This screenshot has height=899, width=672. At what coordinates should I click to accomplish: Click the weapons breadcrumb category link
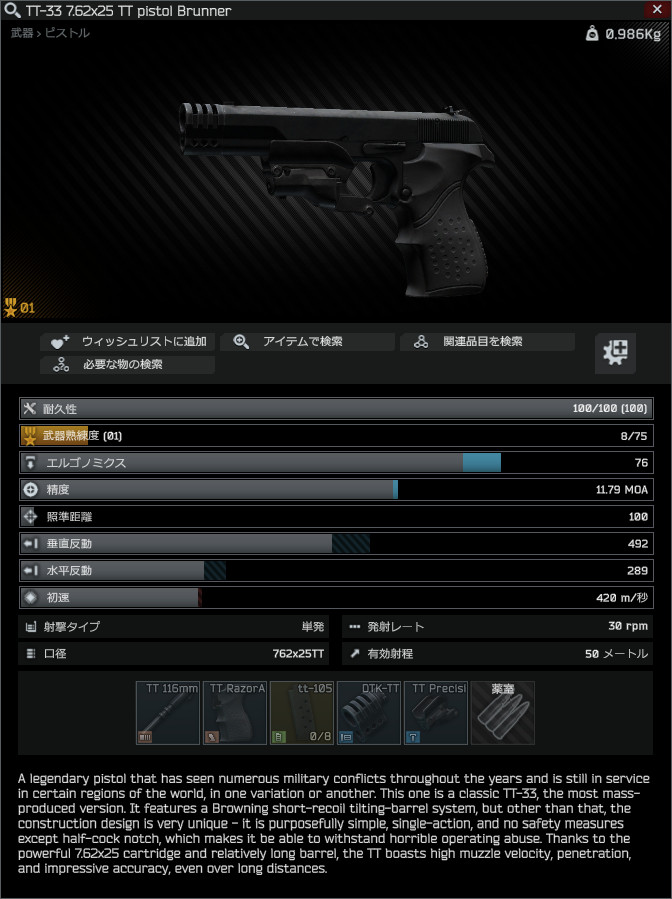point(21,33)
